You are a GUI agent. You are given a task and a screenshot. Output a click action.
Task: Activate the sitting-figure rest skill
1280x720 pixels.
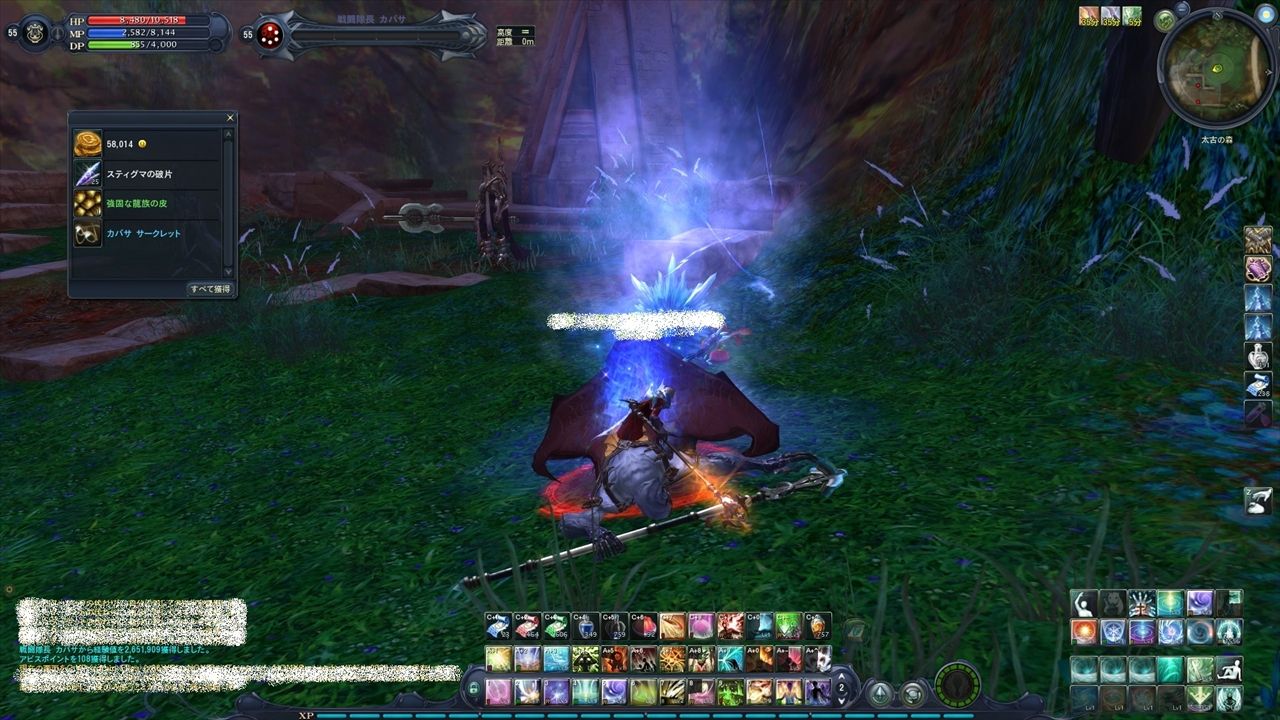1229,669
